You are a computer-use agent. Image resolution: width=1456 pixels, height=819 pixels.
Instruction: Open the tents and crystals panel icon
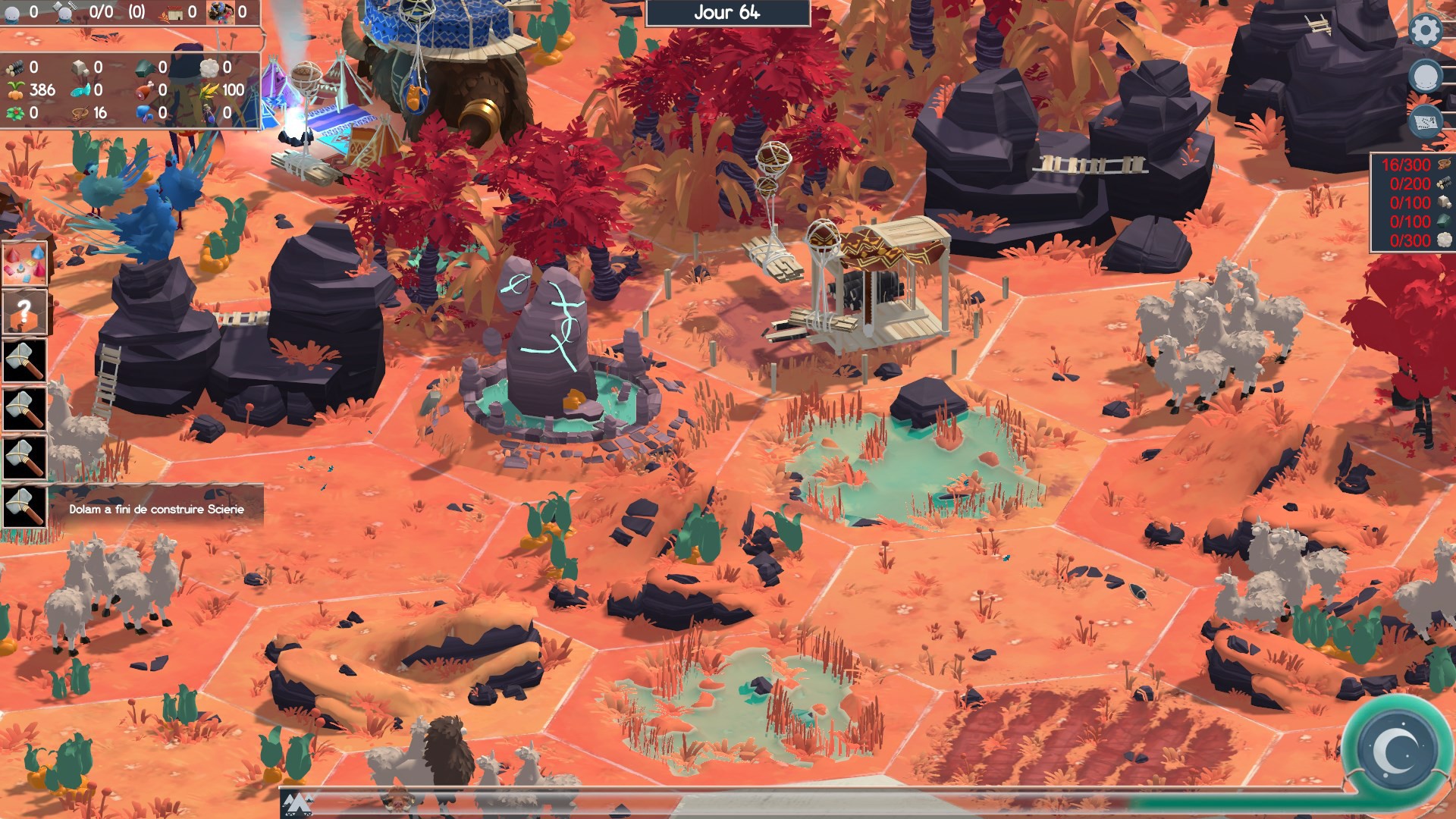coord(23,262)
